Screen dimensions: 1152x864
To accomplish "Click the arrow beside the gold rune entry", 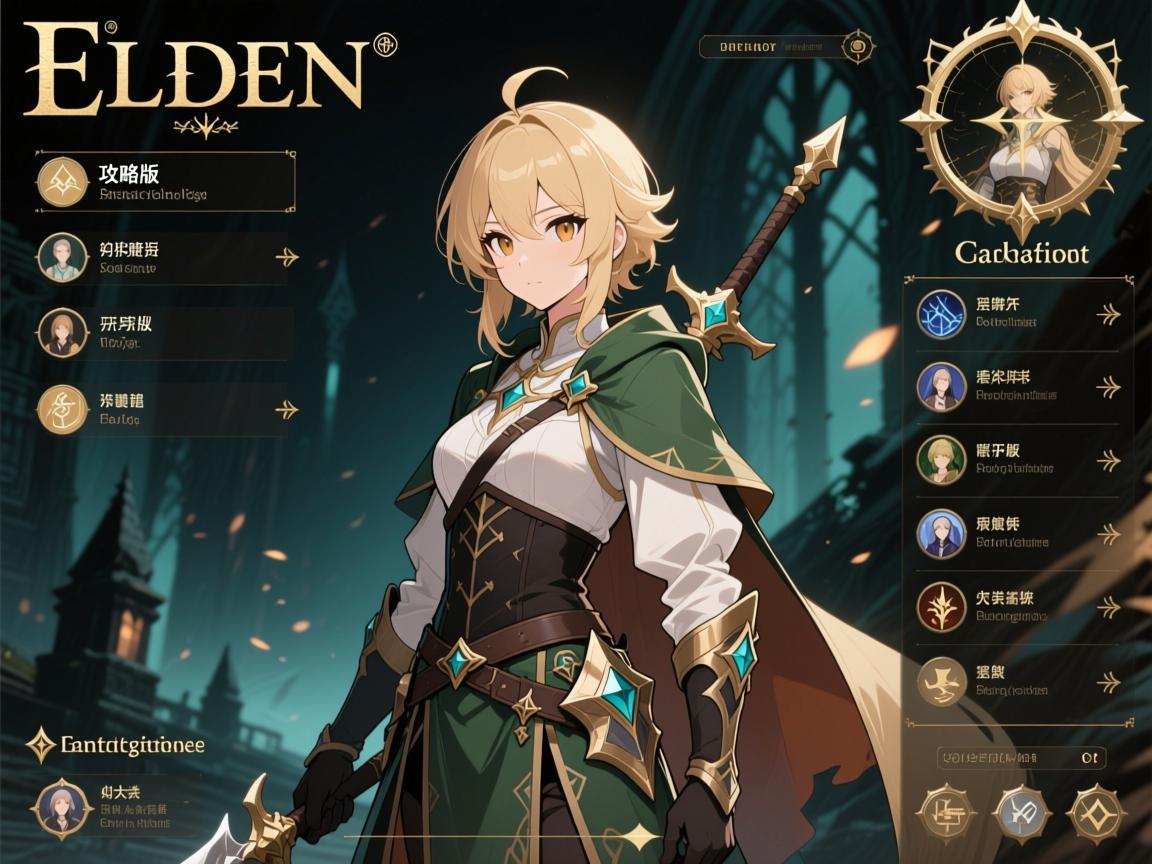I will 287,409.
